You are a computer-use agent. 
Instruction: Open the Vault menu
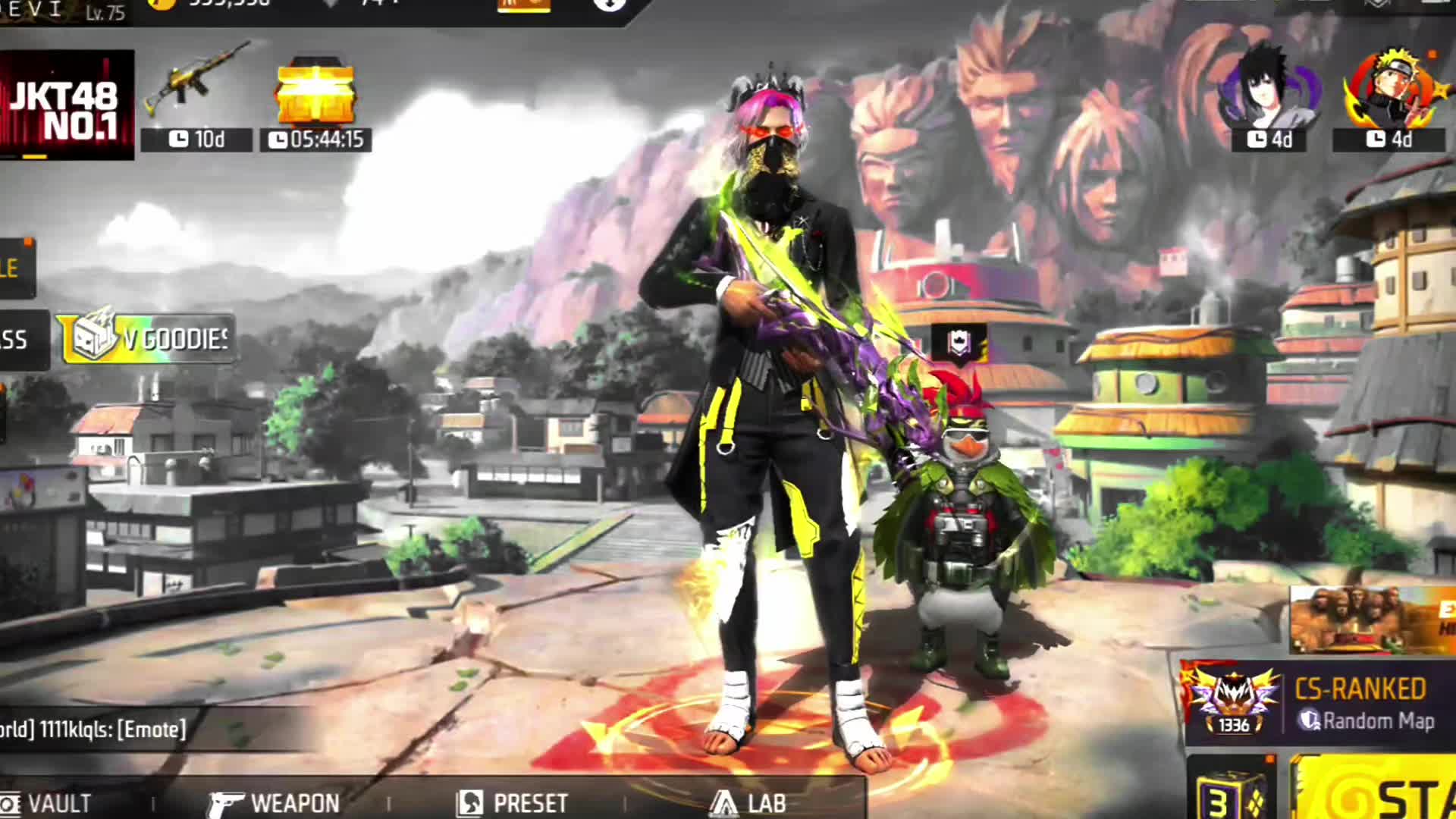(47, 802)
